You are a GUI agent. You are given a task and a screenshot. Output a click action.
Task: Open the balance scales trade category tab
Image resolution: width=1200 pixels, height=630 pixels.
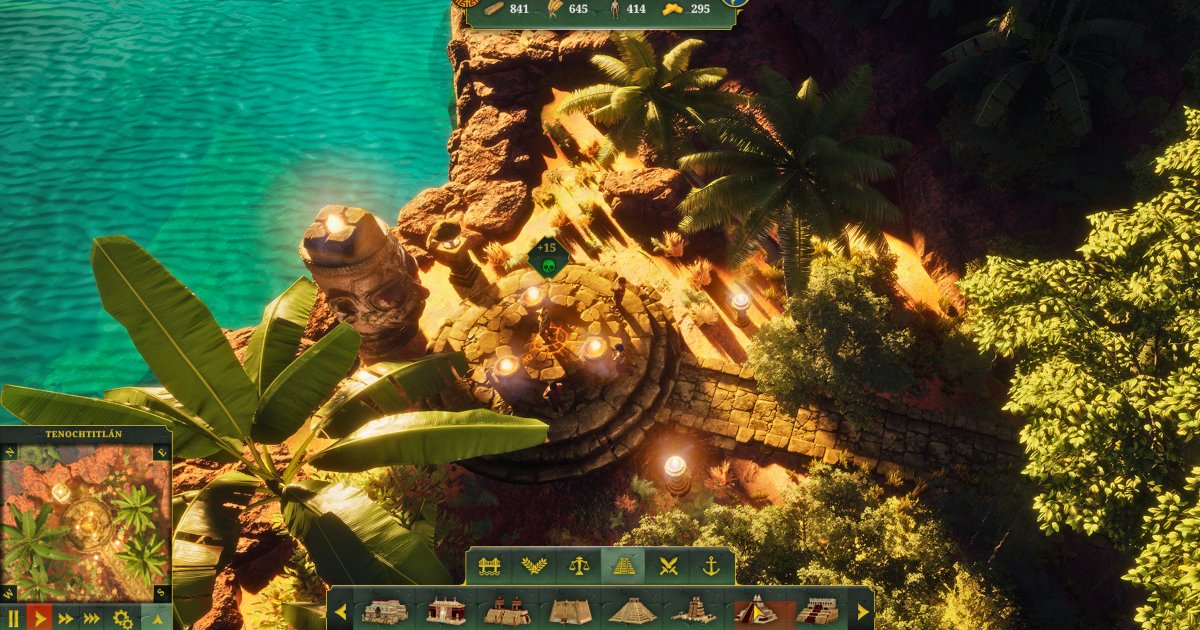click(578, 566)
